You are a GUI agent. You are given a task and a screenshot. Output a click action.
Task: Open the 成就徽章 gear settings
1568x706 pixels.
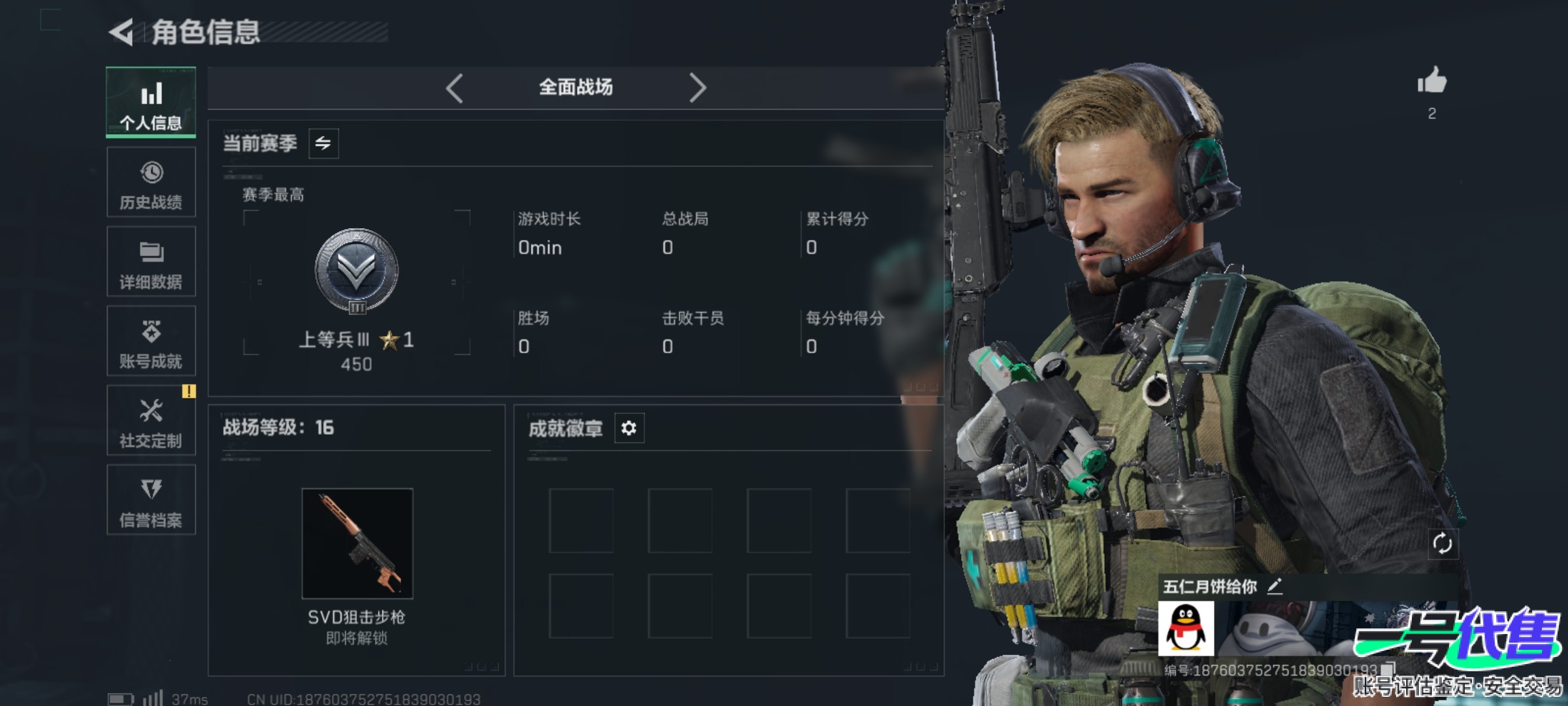coord(629,428)
